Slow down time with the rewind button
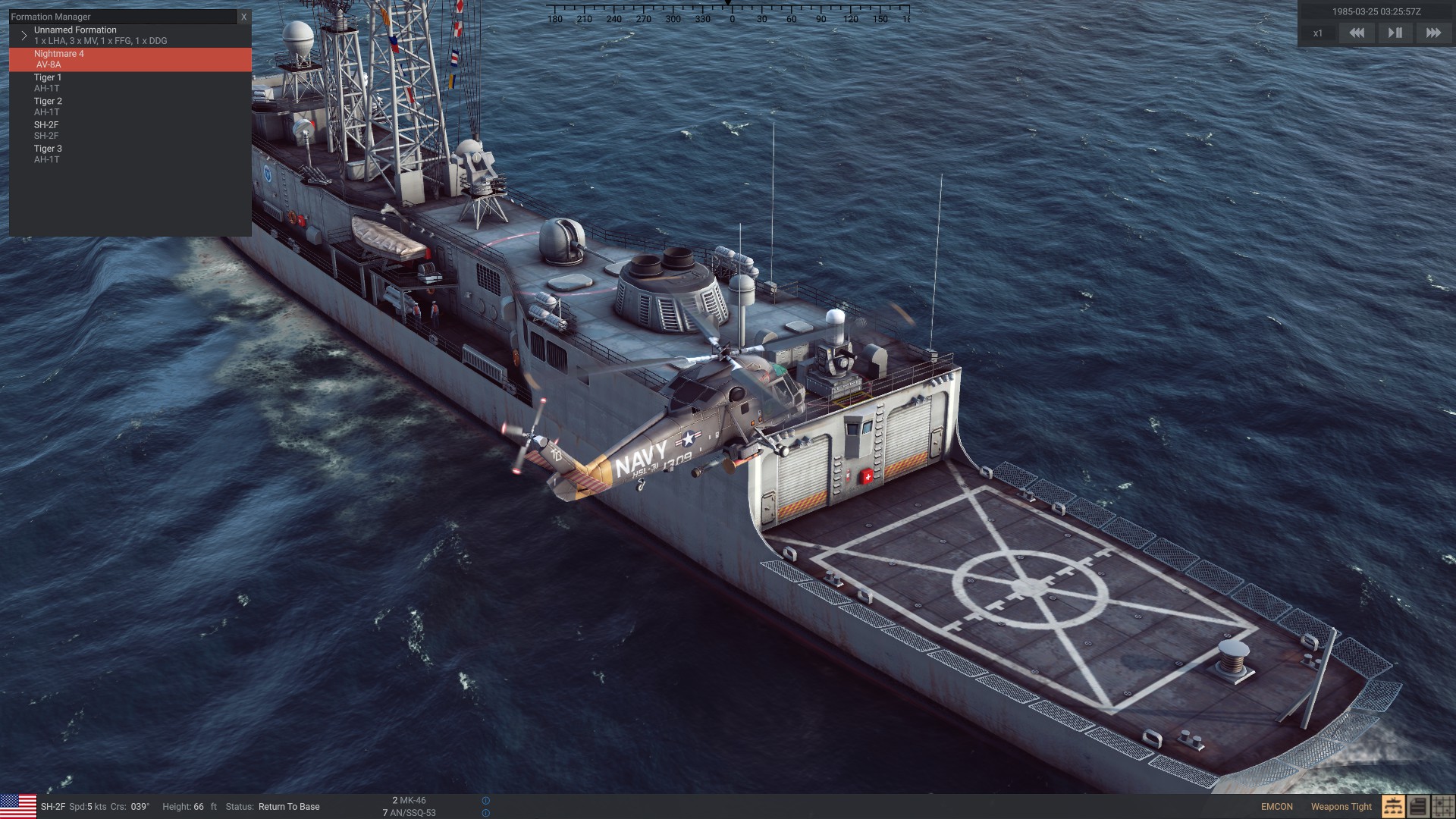The height and width of the screenshot is (819, 1456). (1357, 33)
